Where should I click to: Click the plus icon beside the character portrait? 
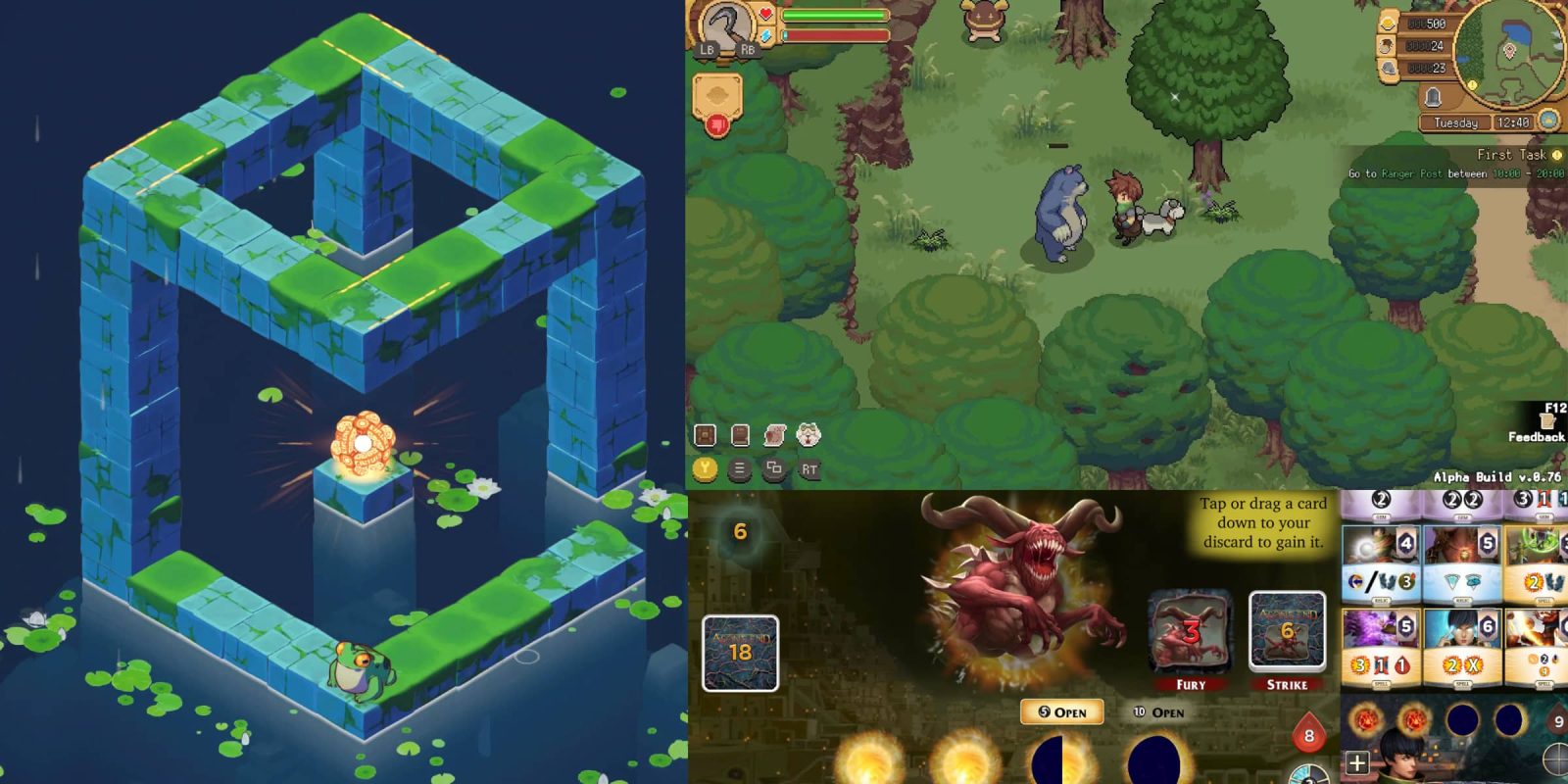coord(1357,762)
